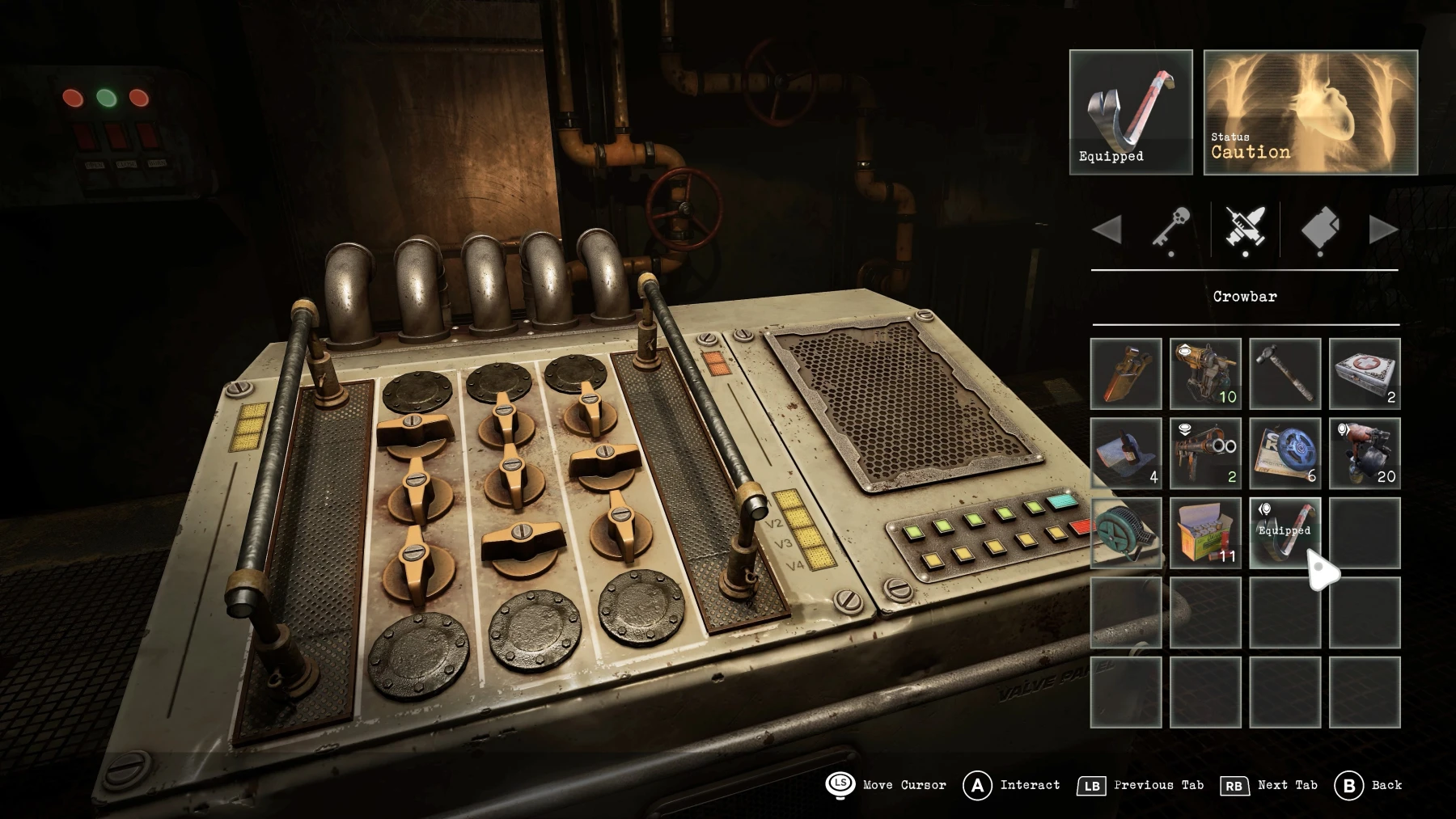Click the left arrow to previous category
1456x819 pixels.
coord(1110,229)
